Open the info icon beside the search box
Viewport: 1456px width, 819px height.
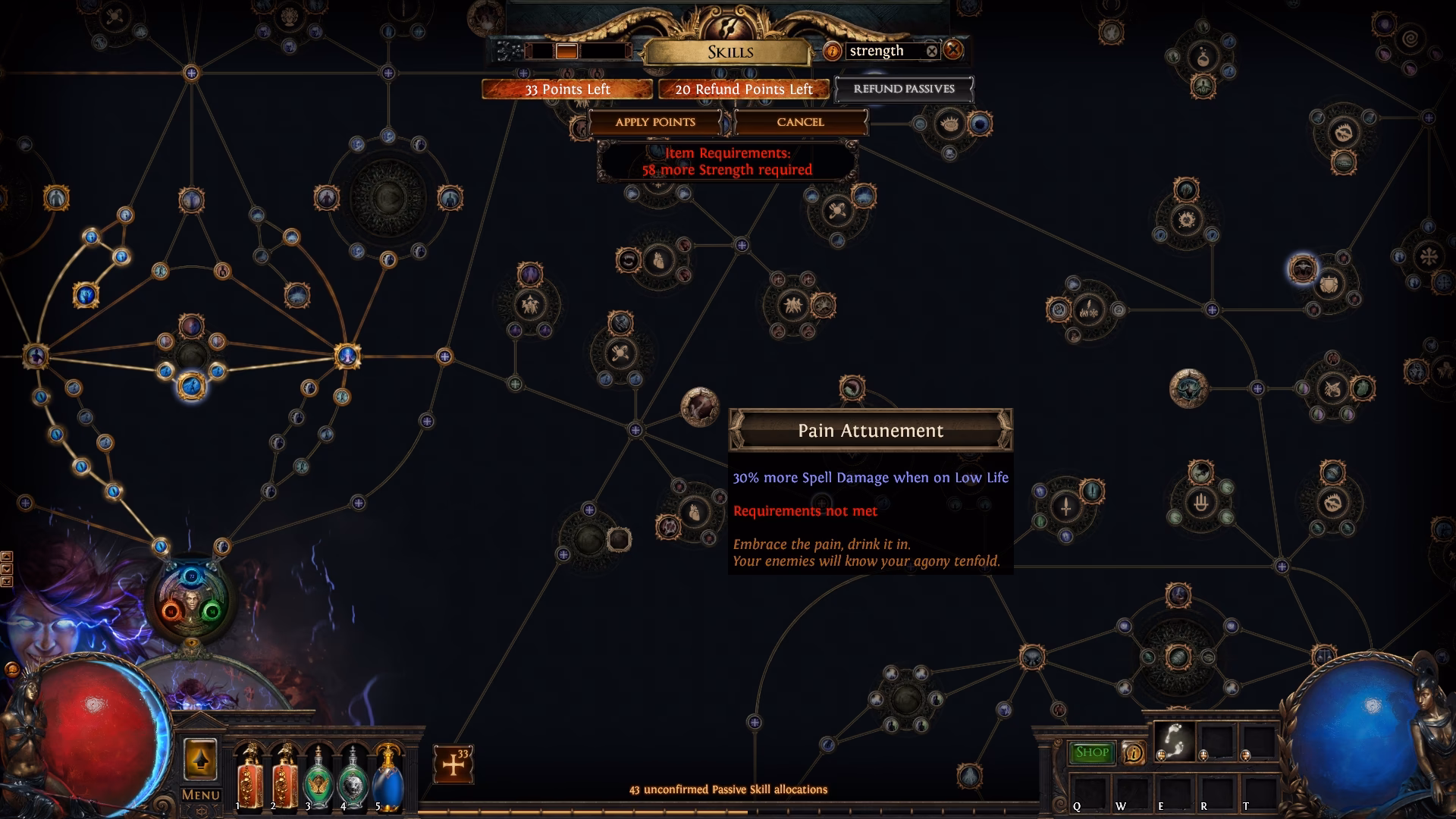833,51
